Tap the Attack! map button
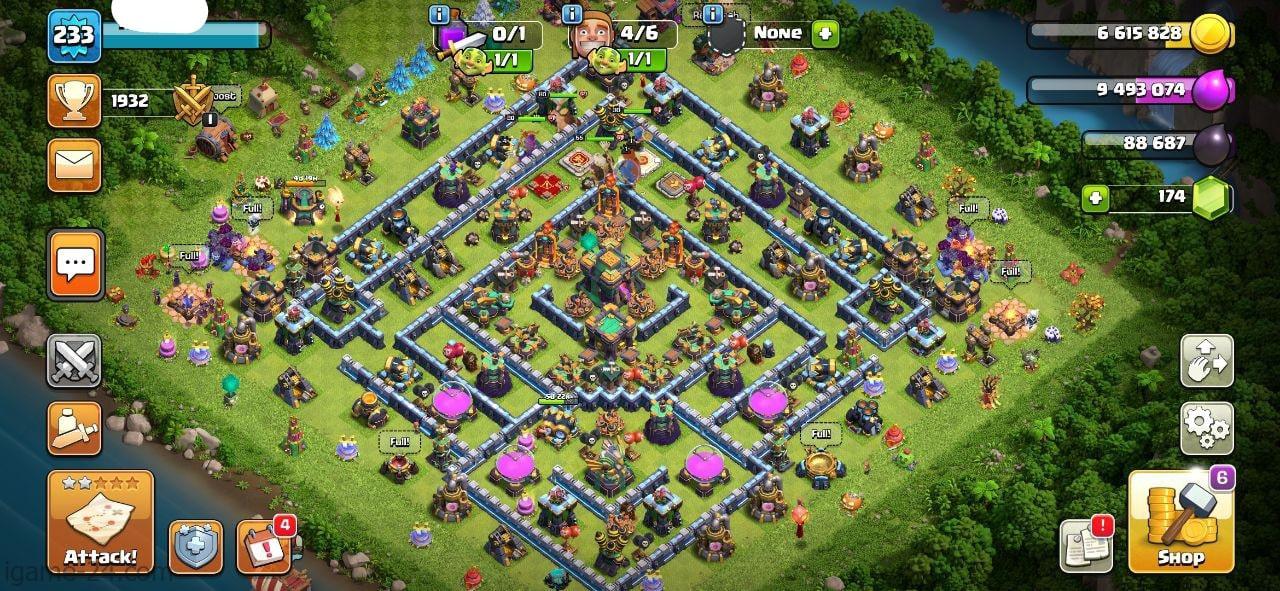This screenshot has width=1280, height=591. [x=100, y=520]
